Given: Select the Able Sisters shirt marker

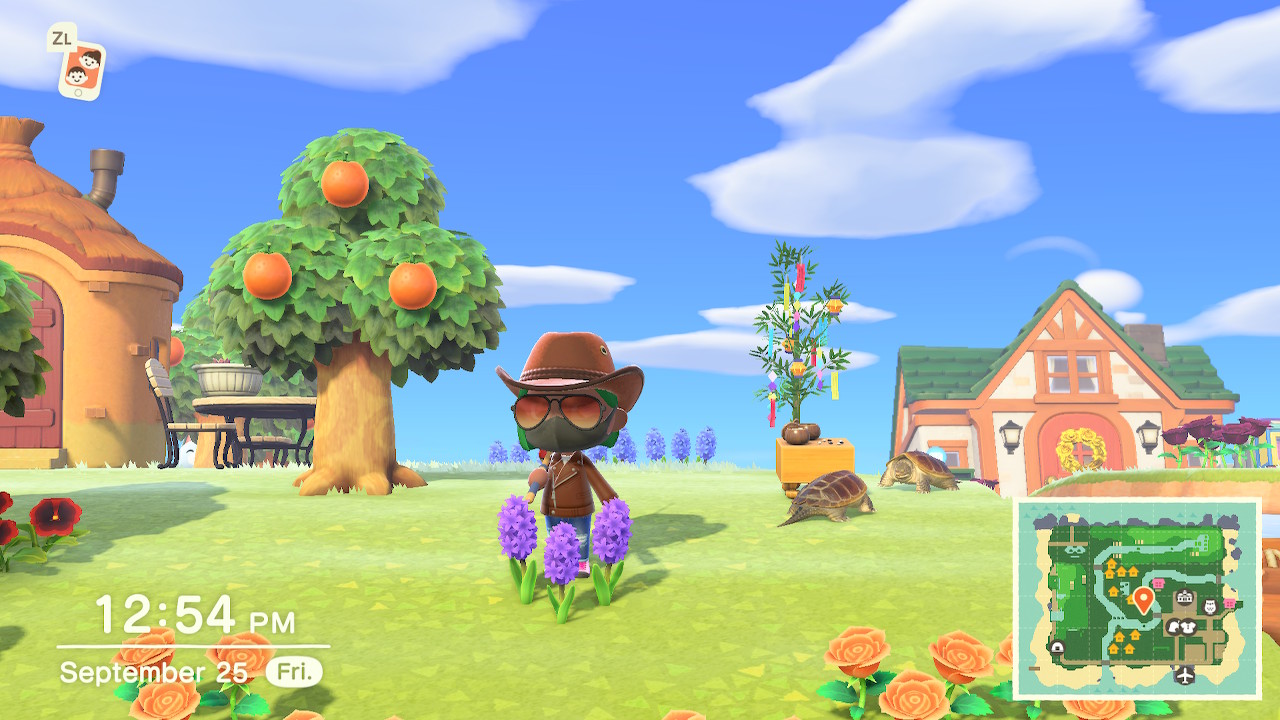Looking at the screenshot, I should (x=1190, y=627).
